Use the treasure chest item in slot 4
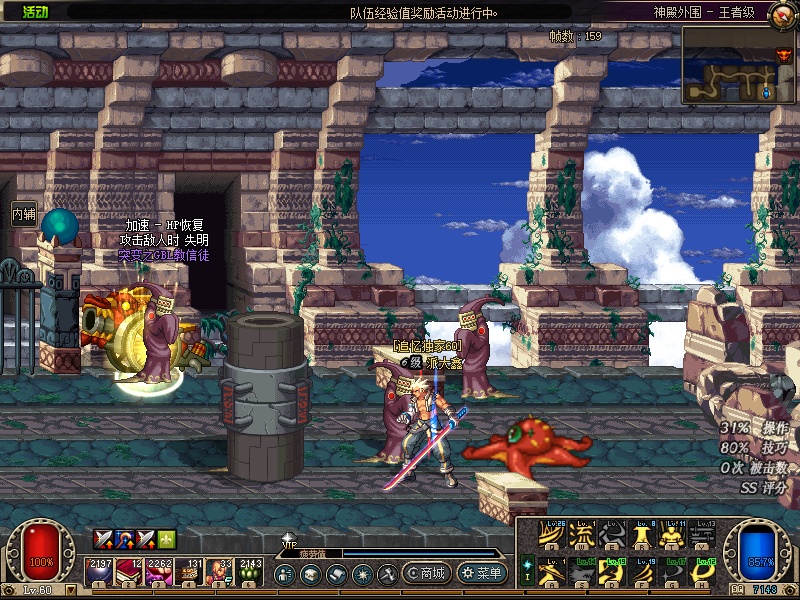 [189, 573]
